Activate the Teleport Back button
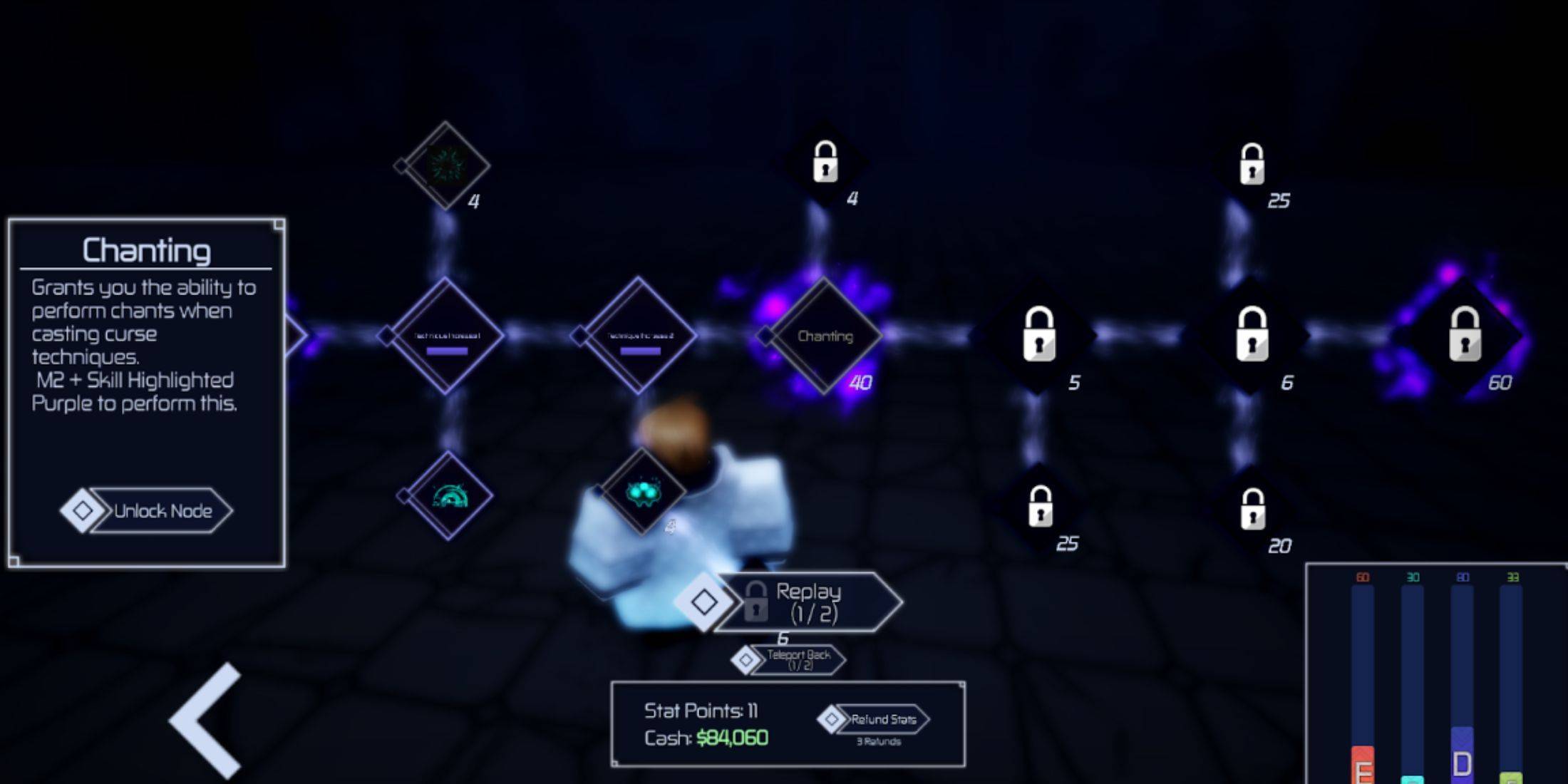1568x784 pixels. click(798, 659)
